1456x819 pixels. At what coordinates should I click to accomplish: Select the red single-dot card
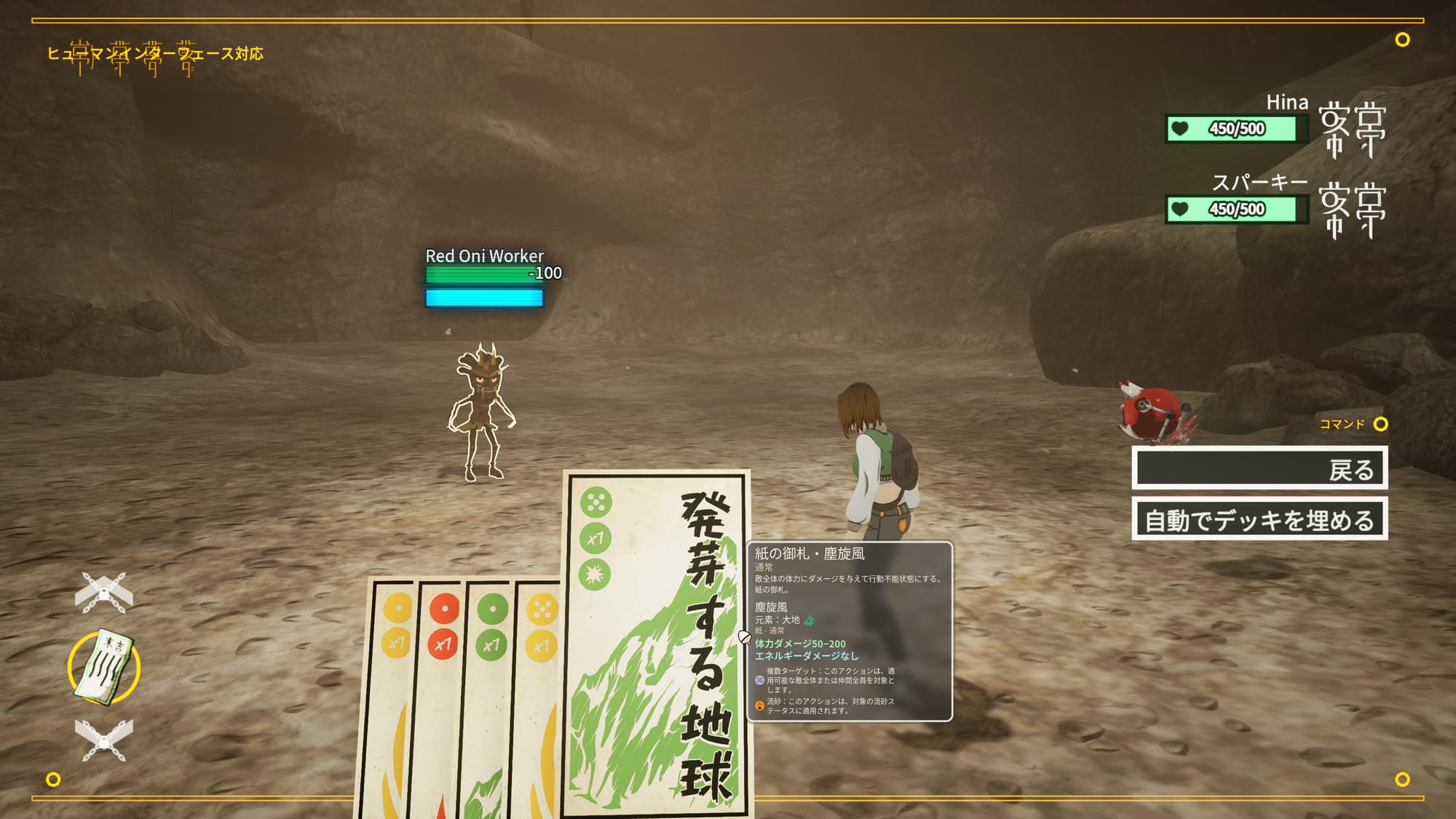439,692
